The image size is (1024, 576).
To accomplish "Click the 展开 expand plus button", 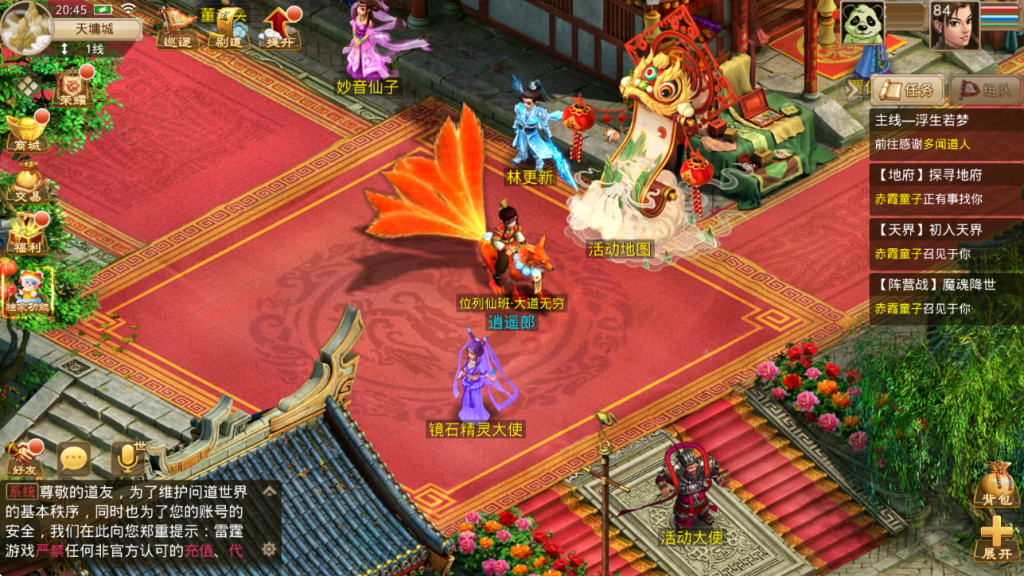I will [996, 537].
